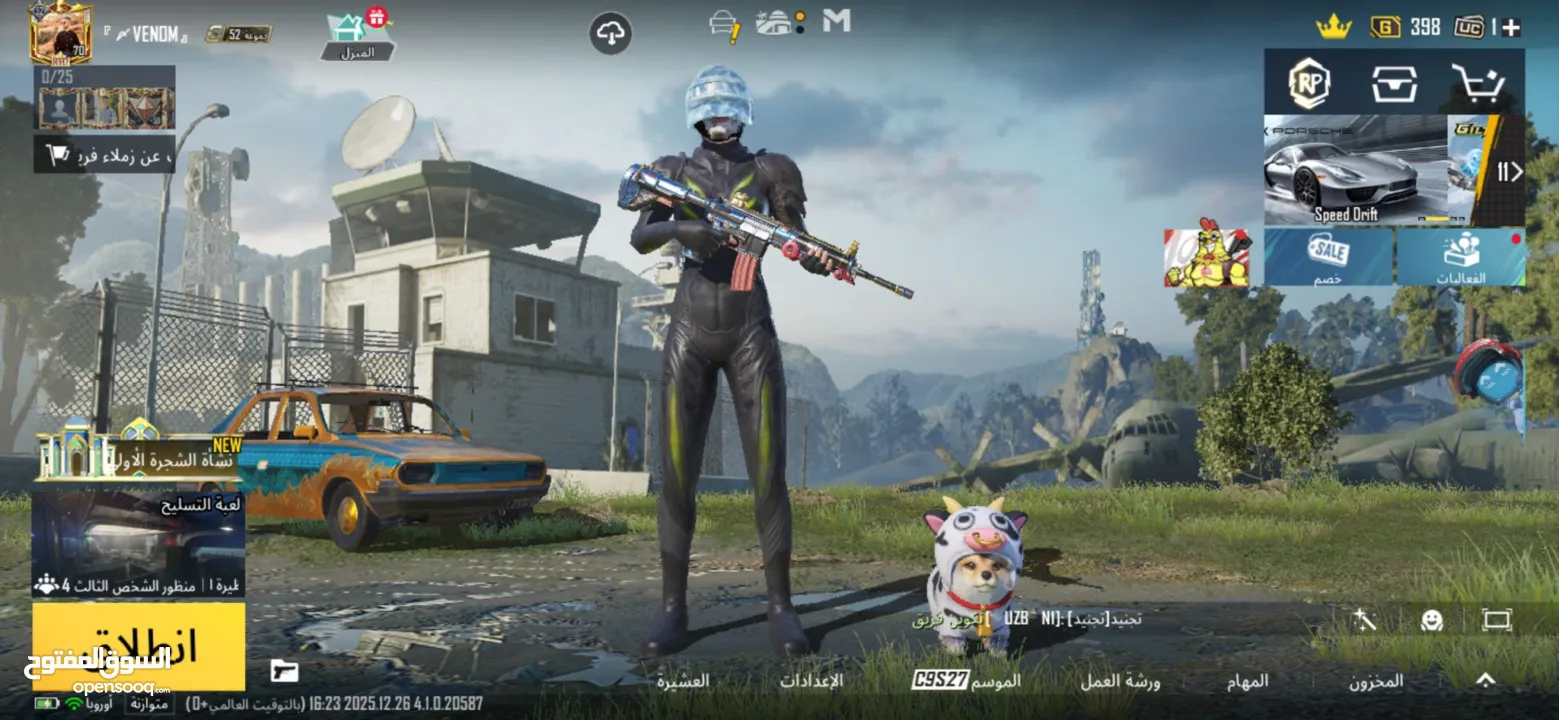Open the Clan (العشيرة) menu
This screenshot has width=1559, height=720.
coord(683,681)
